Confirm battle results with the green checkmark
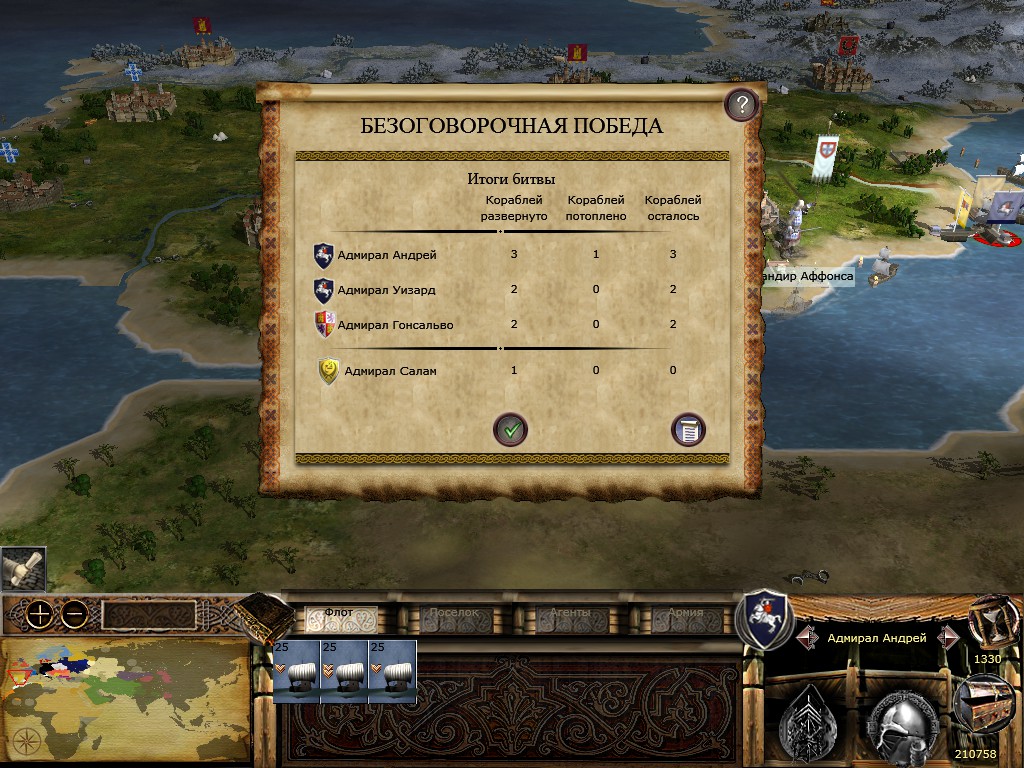The width and height of the screenshot is (1024, 768). pos(510,430)
